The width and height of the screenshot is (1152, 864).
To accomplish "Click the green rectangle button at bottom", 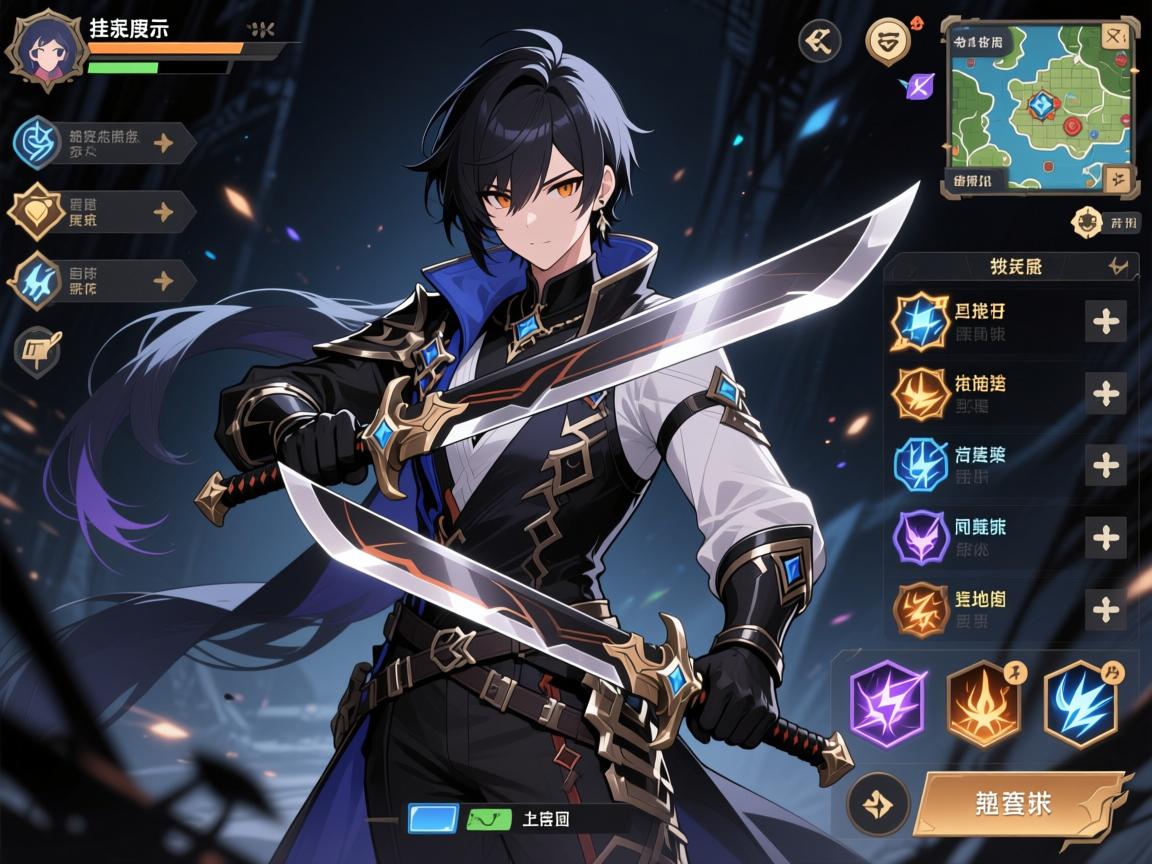I will pyautogui.click(x=488, y=820).
